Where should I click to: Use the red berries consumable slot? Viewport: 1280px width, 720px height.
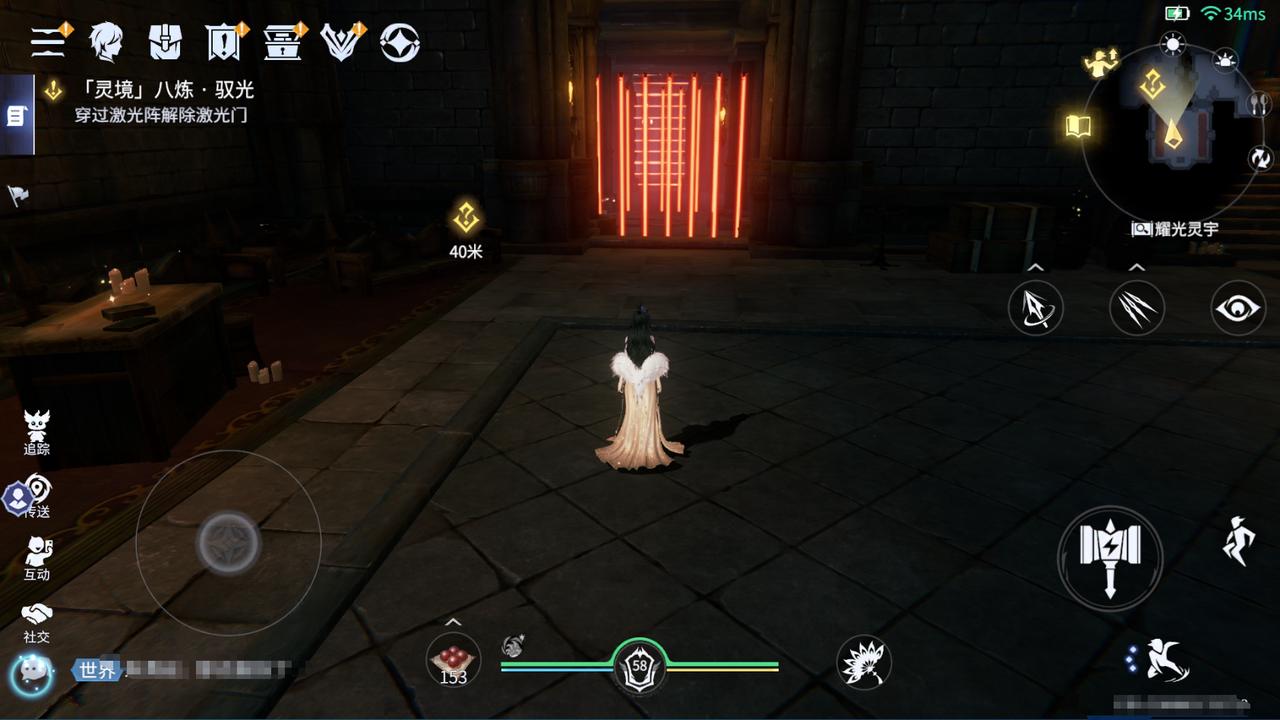453,661
